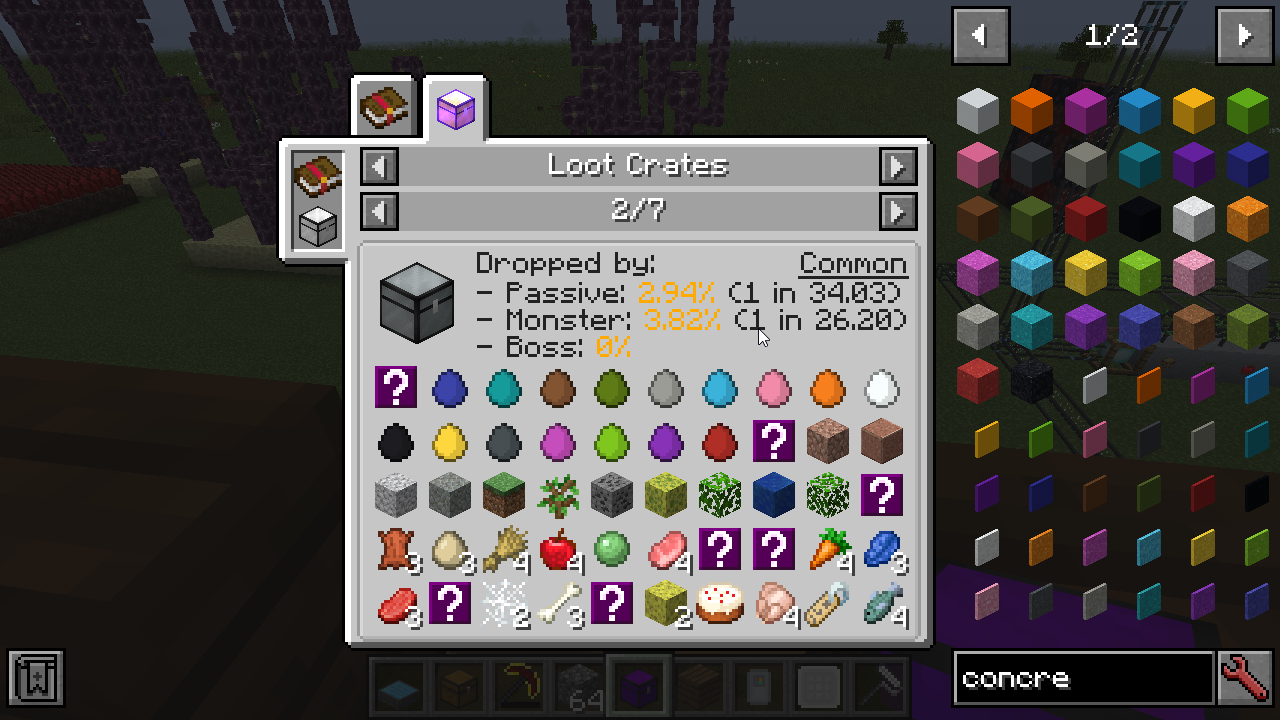Go to the previous recipe category before Loot Crates
The image size is (1280, 720).
(x=379, y=166)
